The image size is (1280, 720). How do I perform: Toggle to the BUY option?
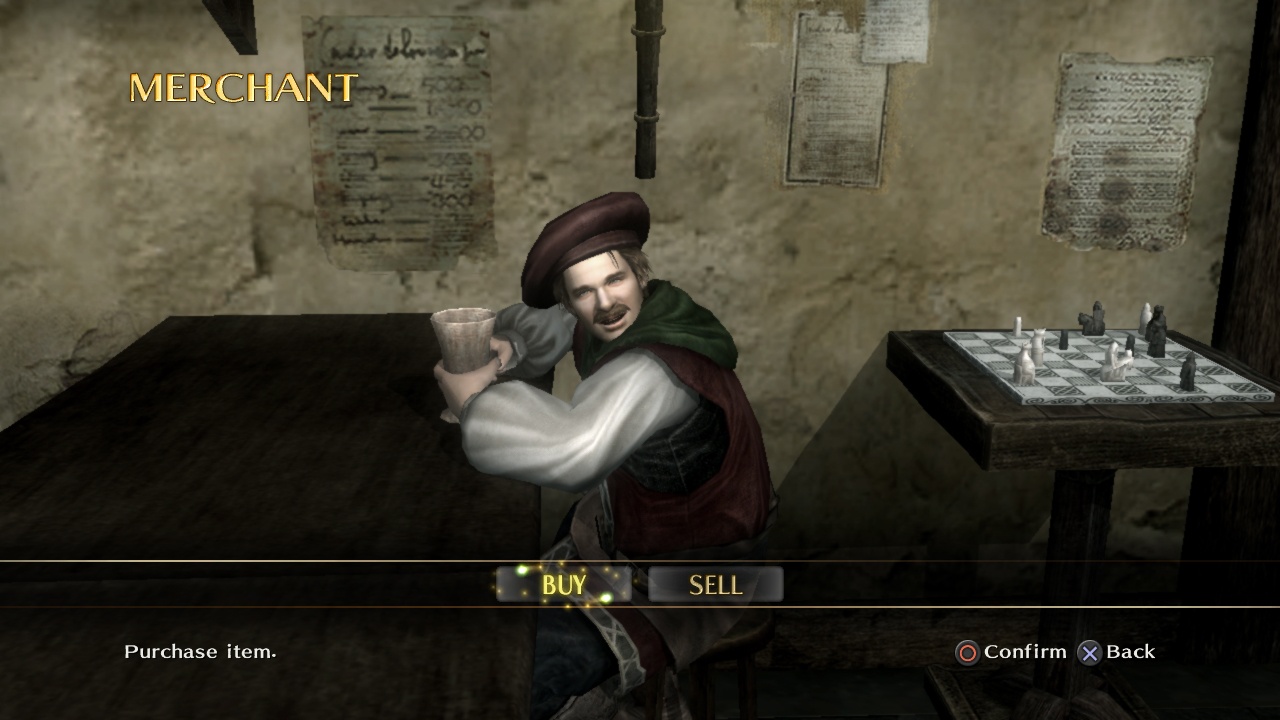click(x=565, y=585)
